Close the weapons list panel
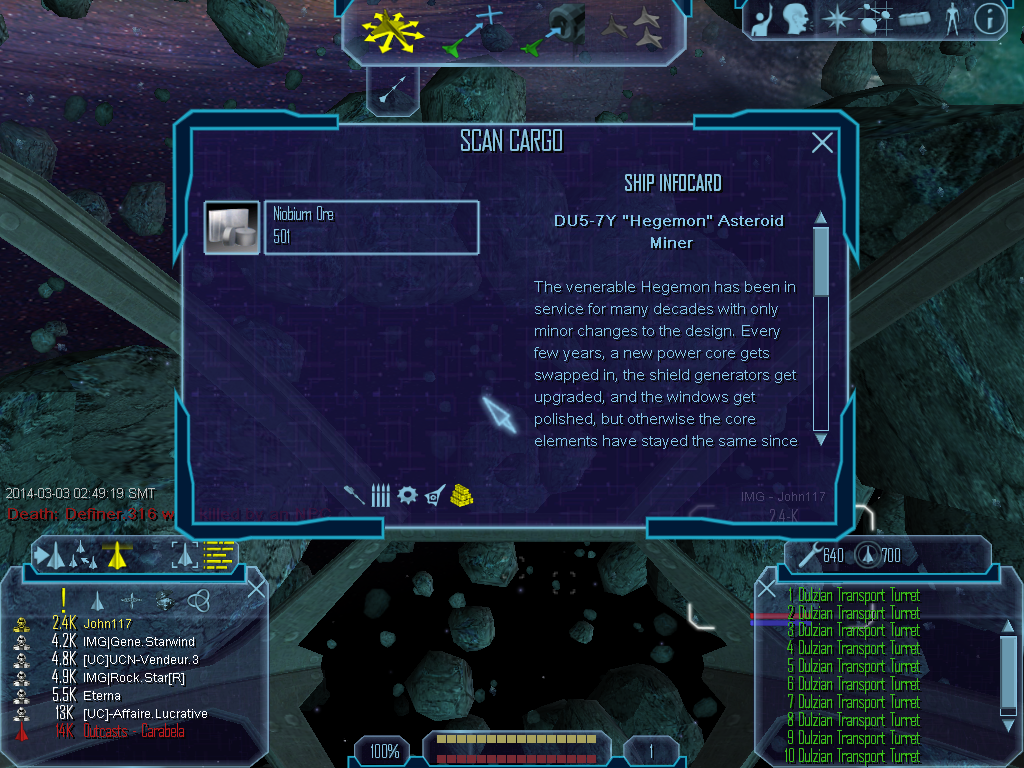This screenshot has height=768, width=1024. pos(767,589)
